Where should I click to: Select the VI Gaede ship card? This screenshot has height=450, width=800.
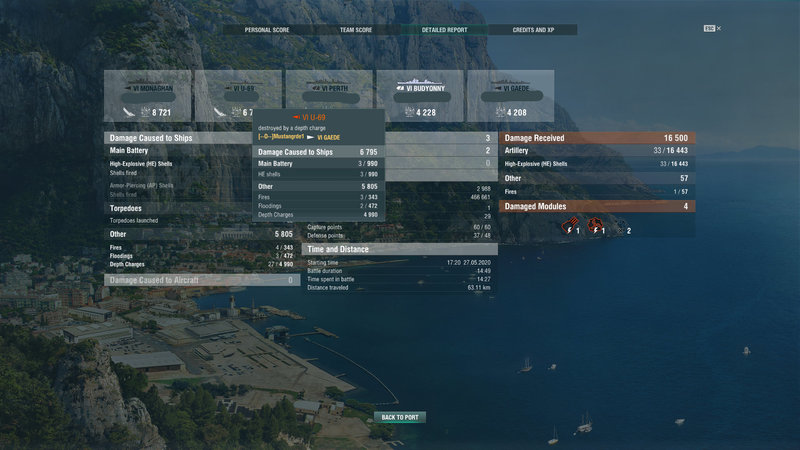point(510,97)
